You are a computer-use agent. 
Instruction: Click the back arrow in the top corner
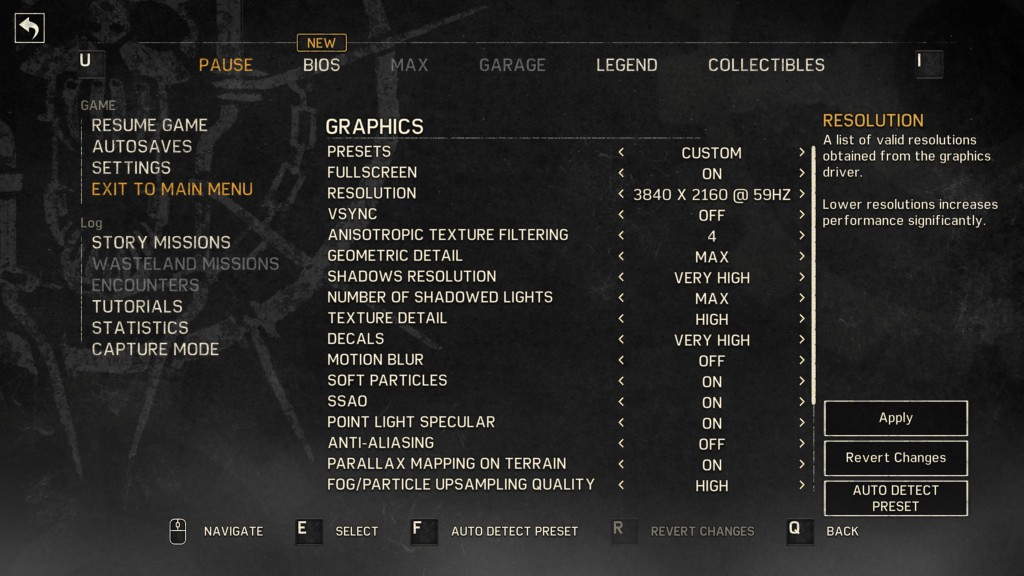[29, 28]
